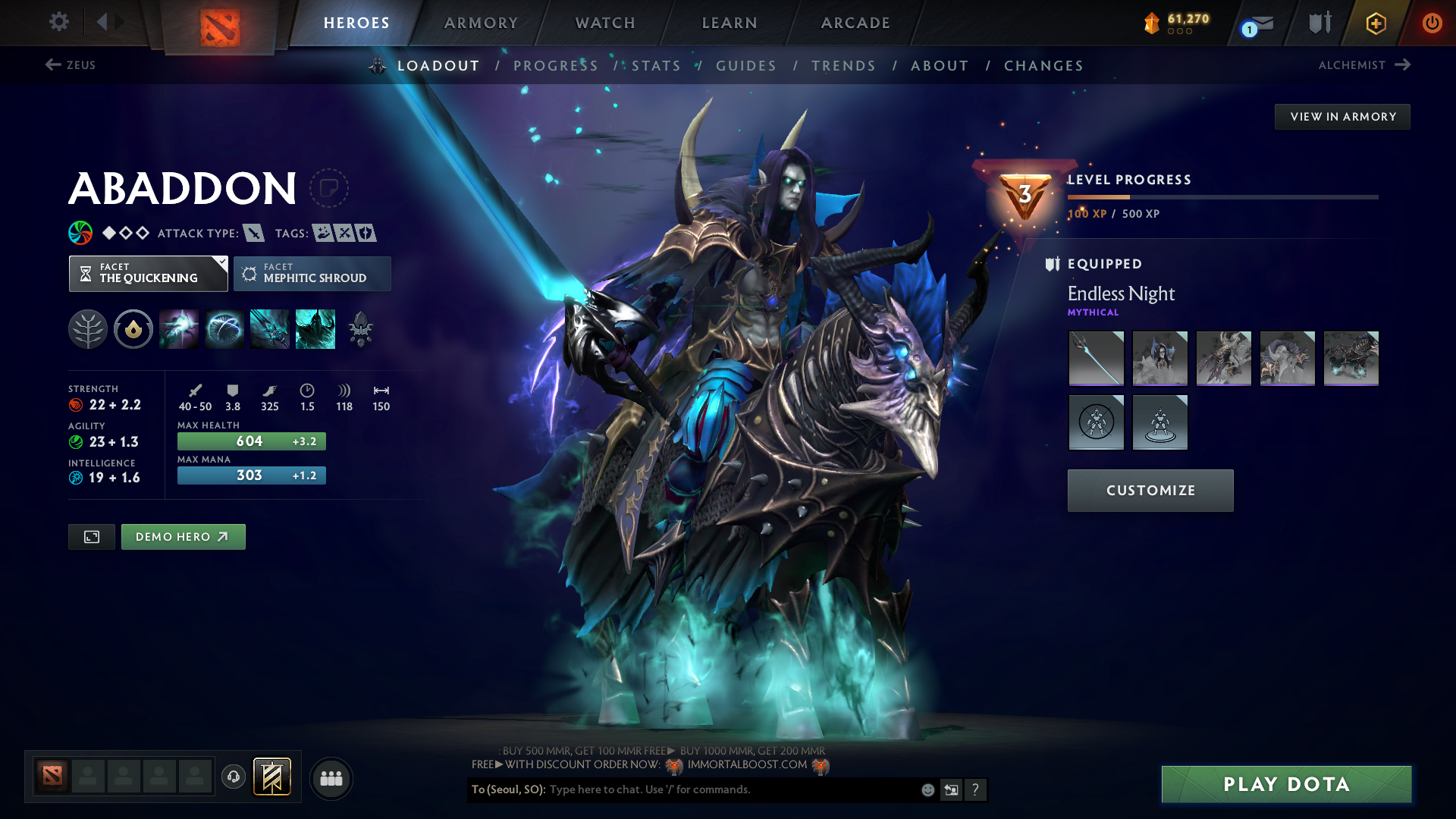Screen dimensions: 1456x819
Task: Open The Quickening facet dropdown
Action: tap(148, 274)
